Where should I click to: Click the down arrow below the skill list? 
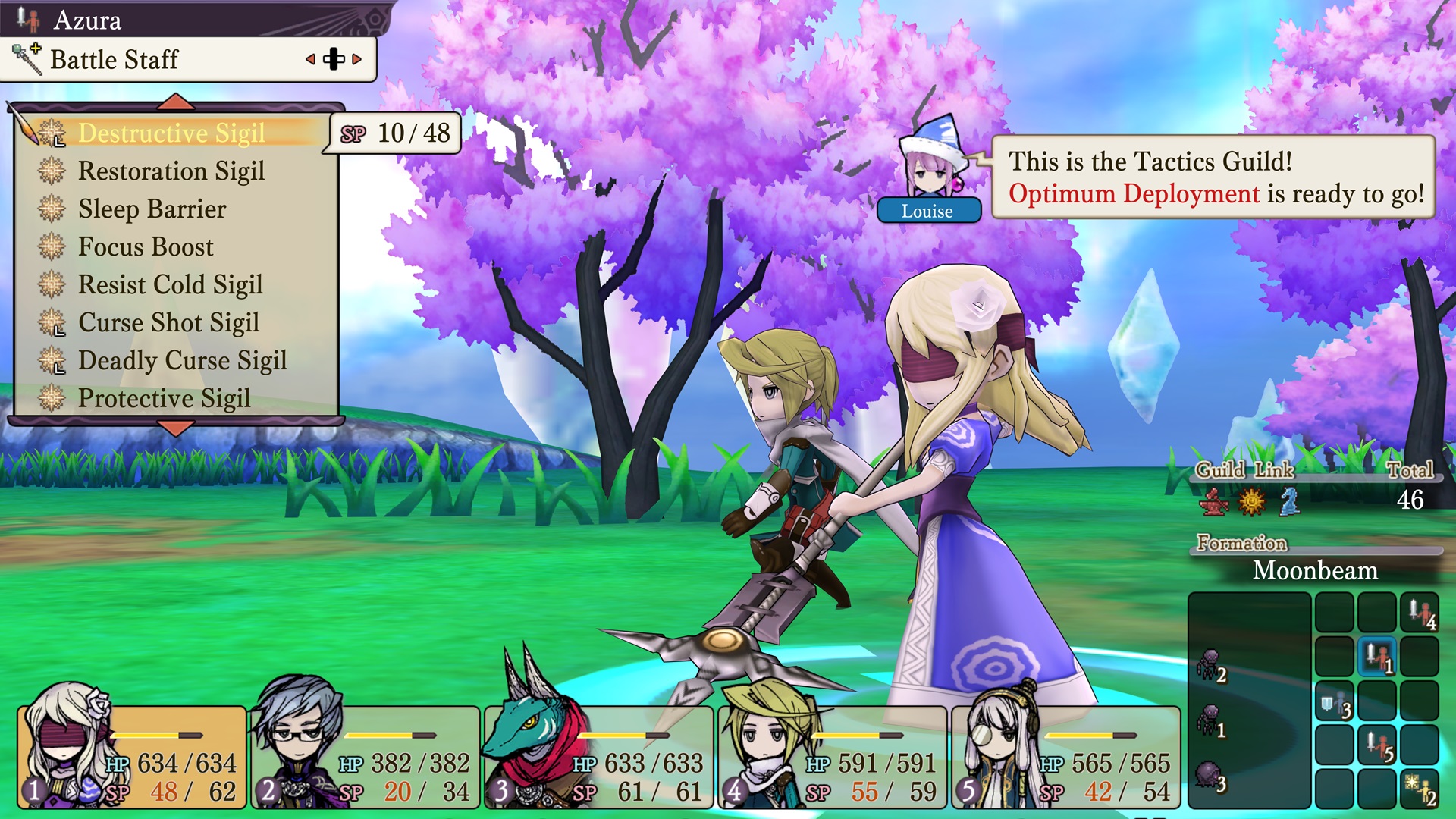pos(176,429)
